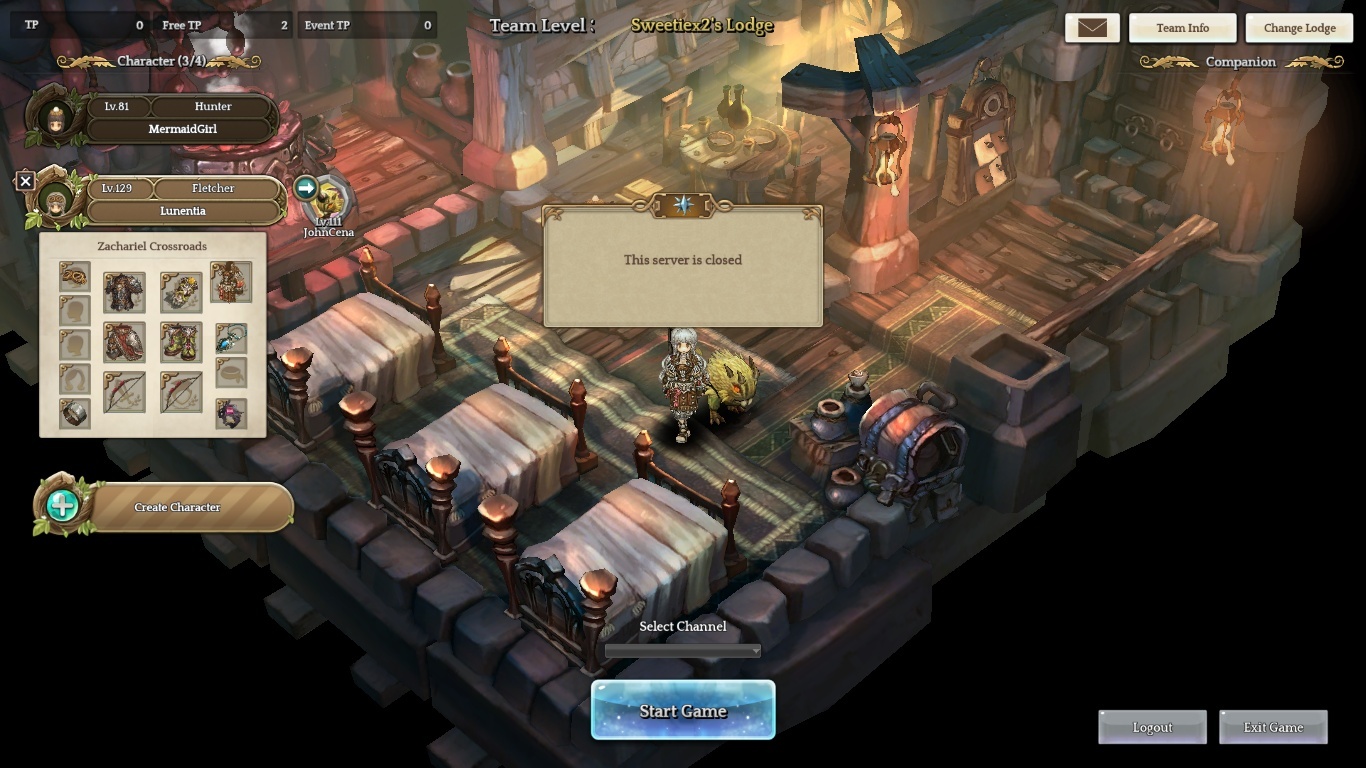Change Lodge to another barracks

[x=1299, y=28]
